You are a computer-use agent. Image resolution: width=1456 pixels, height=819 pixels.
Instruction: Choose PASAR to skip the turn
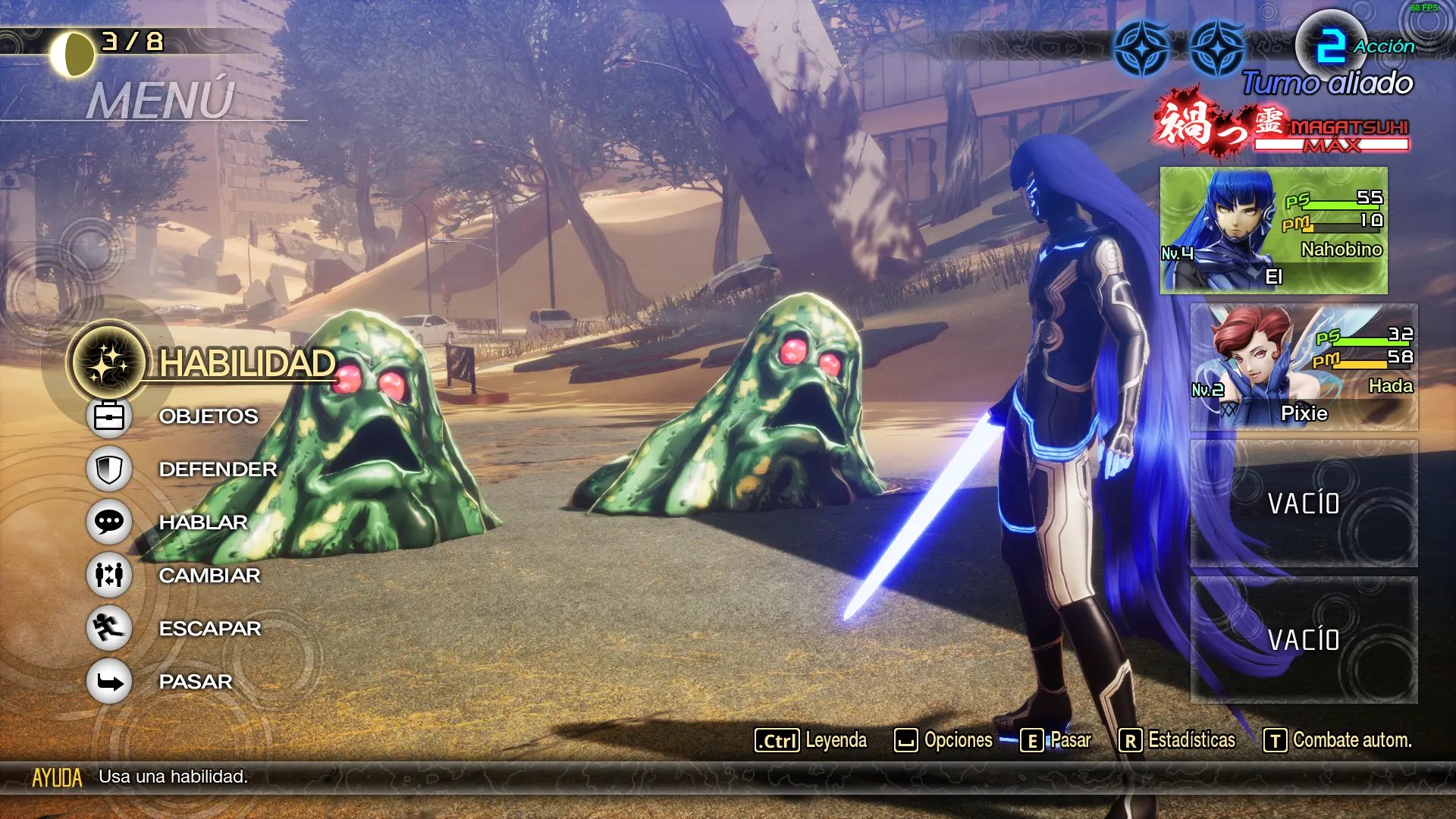coord(195,682)
